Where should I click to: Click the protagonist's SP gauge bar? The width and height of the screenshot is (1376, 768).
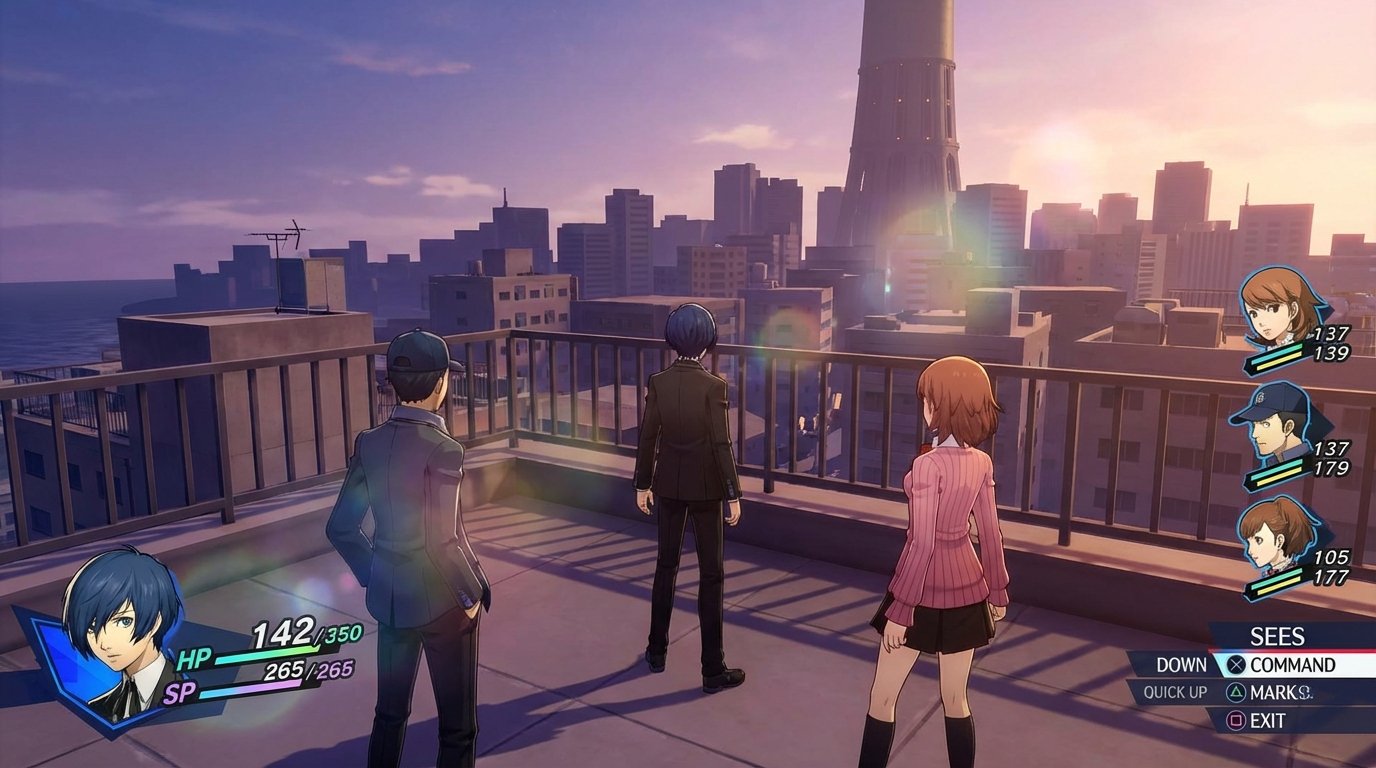[x=260, y=688]
